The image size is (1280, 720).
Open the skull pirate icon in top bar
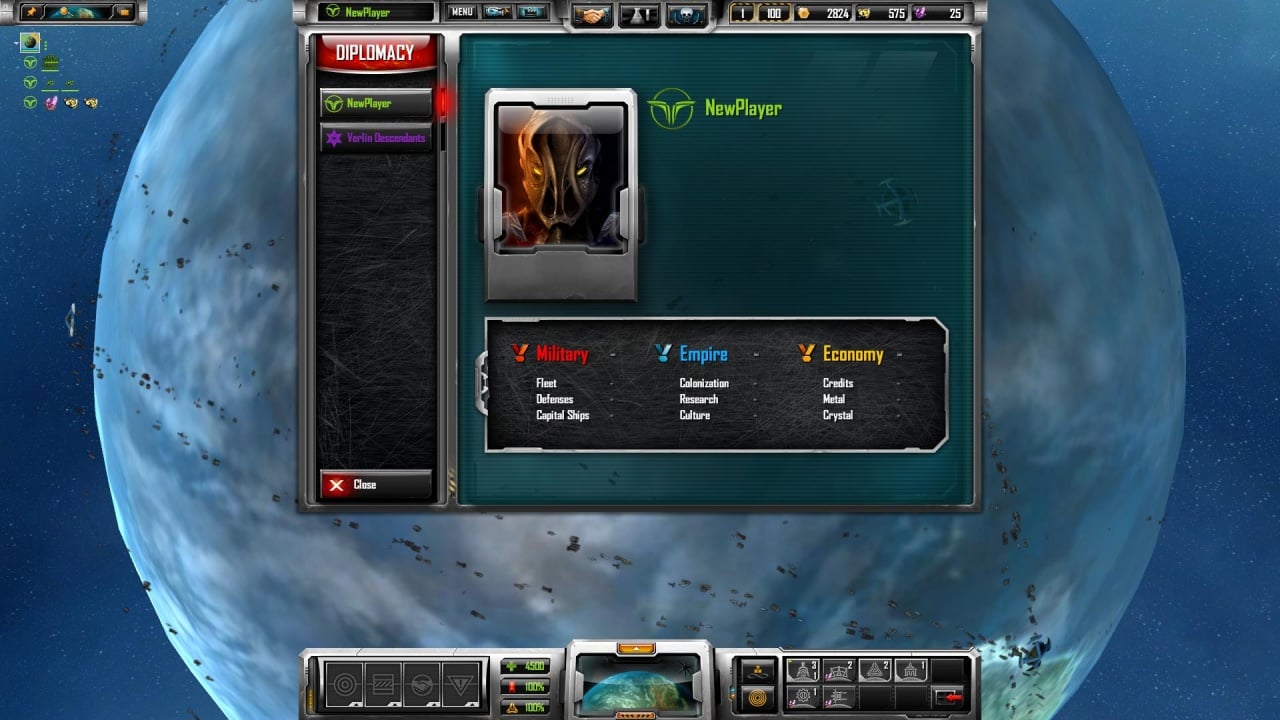click(687, 15)
